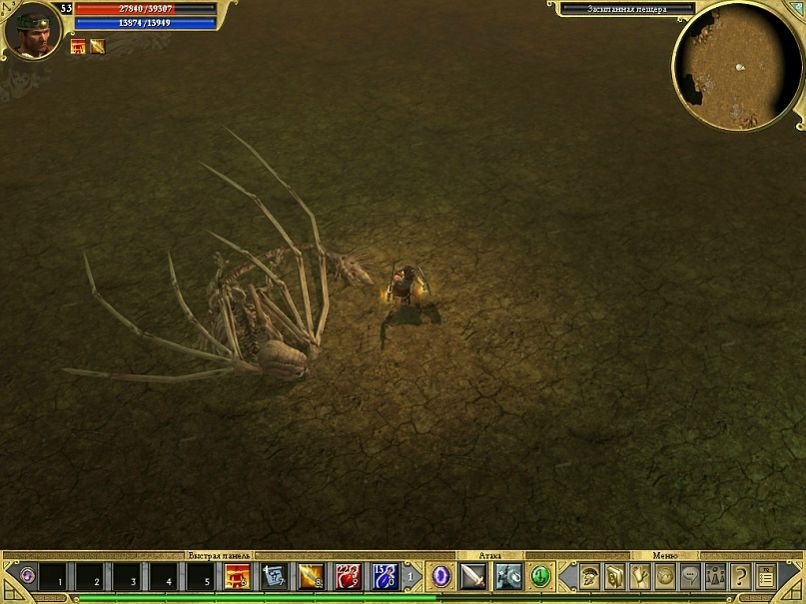This screenshot has height=604, width=806.
Task: Click the golden blade buff icon under portrait
Action: point(97,46)
